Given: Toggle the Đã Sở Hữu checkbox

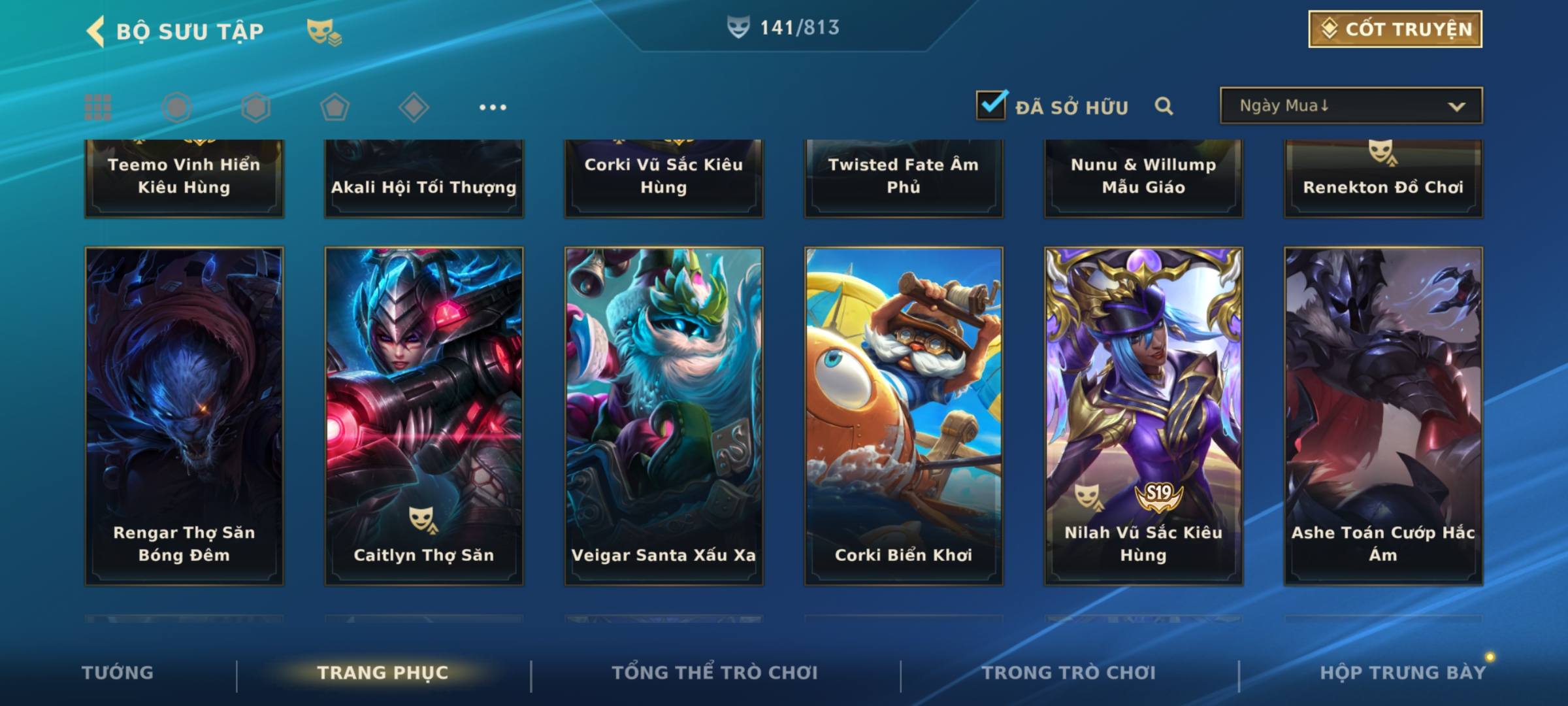Looking at the screenshot, I should 991,105.
